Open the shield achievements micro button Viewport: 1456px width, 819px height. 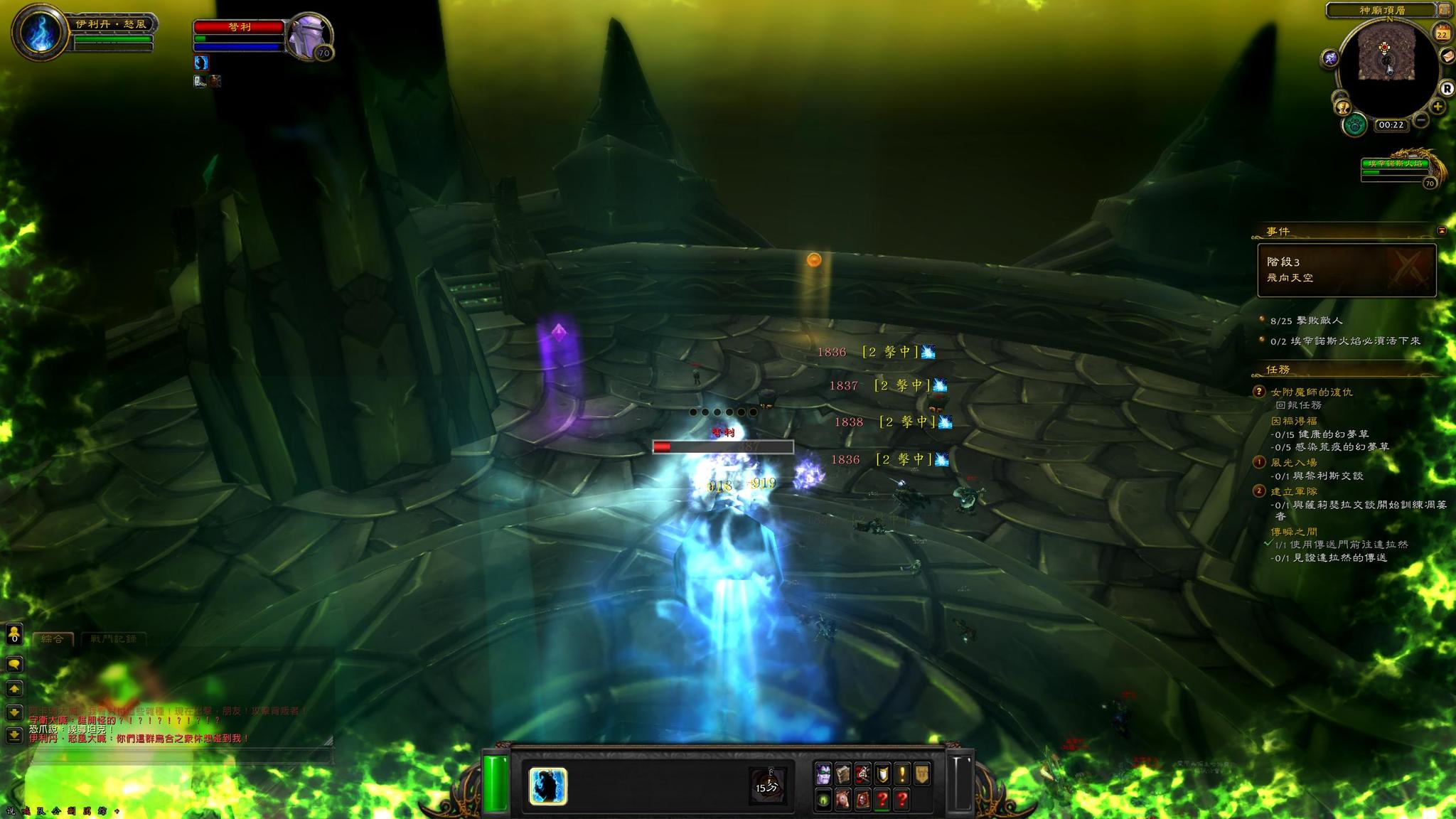click(882, 773)
